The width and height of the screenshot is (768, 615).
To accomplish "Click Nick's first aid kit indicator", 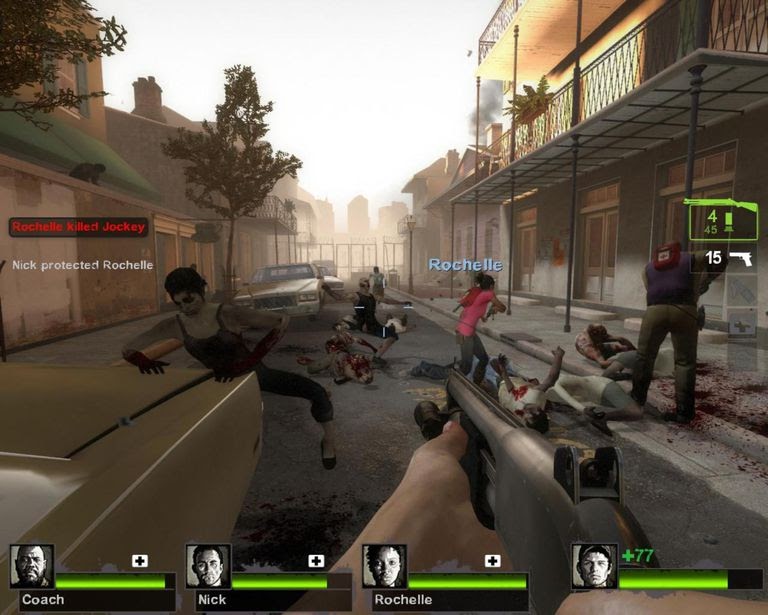I will coord(316,561).
